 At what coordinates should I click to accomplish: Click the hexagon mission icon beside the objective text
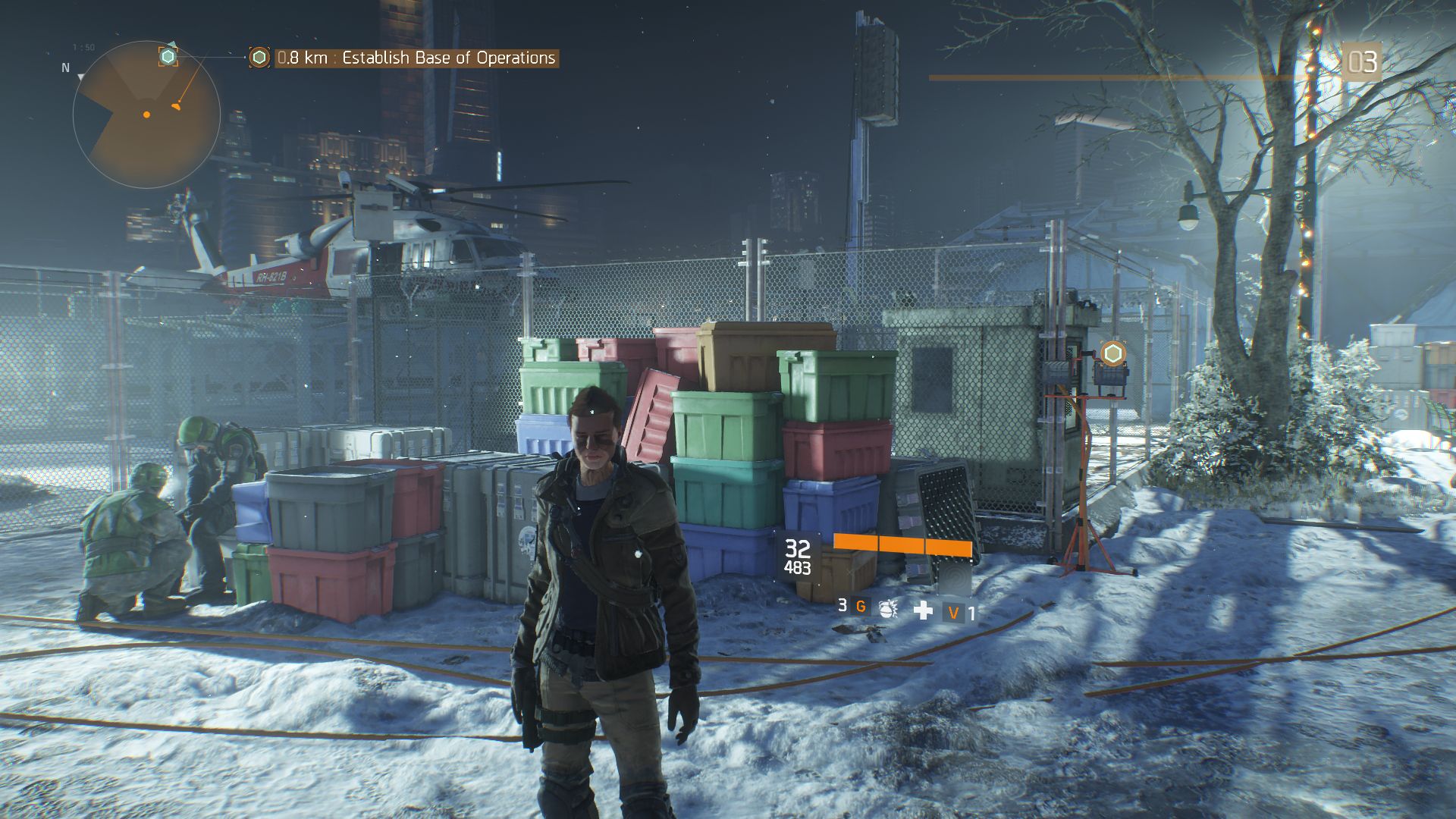pos(259,58)
